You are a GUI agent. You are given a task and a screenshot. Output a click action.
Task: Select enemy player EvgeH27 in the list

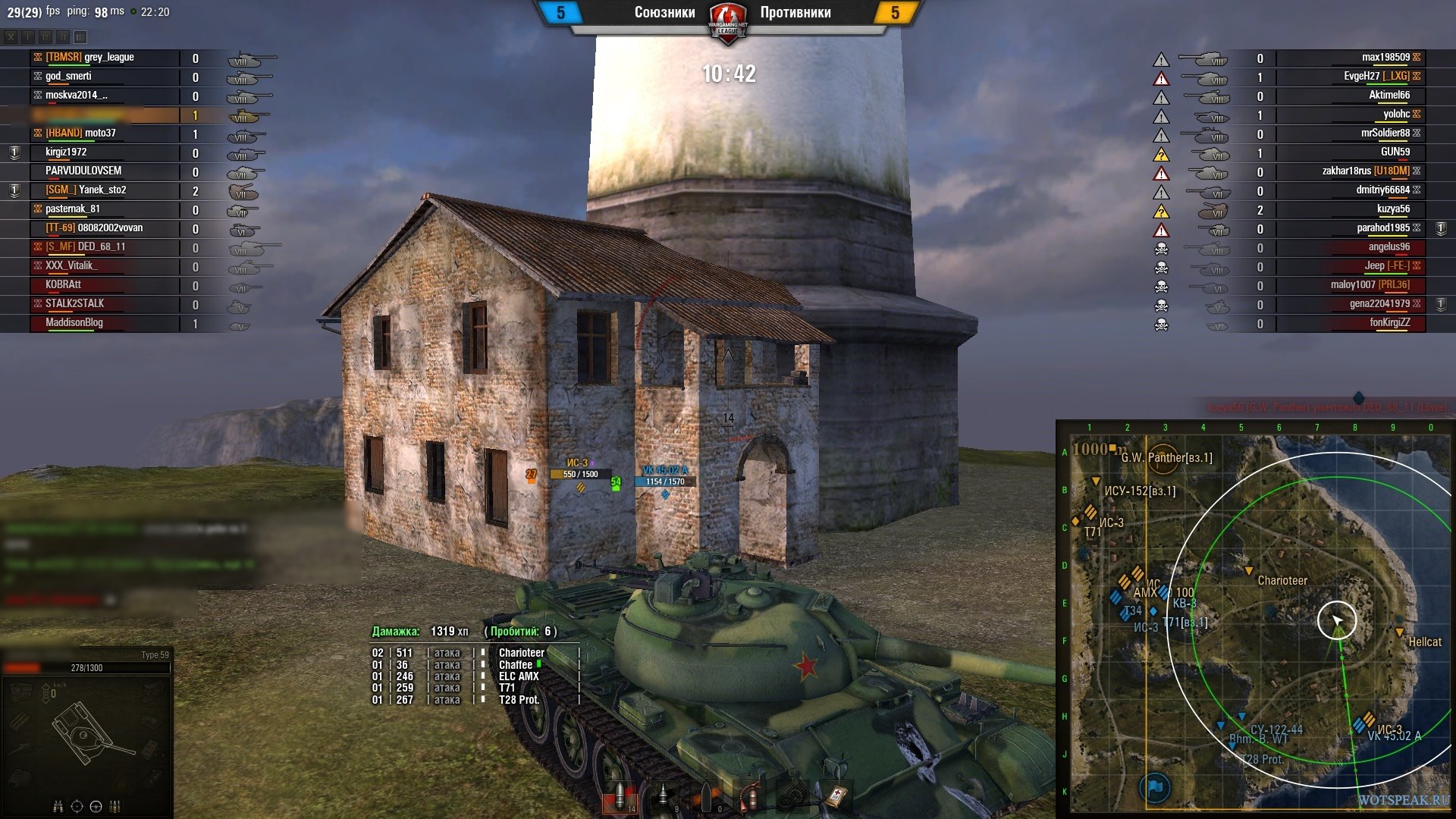(1361, 77)
